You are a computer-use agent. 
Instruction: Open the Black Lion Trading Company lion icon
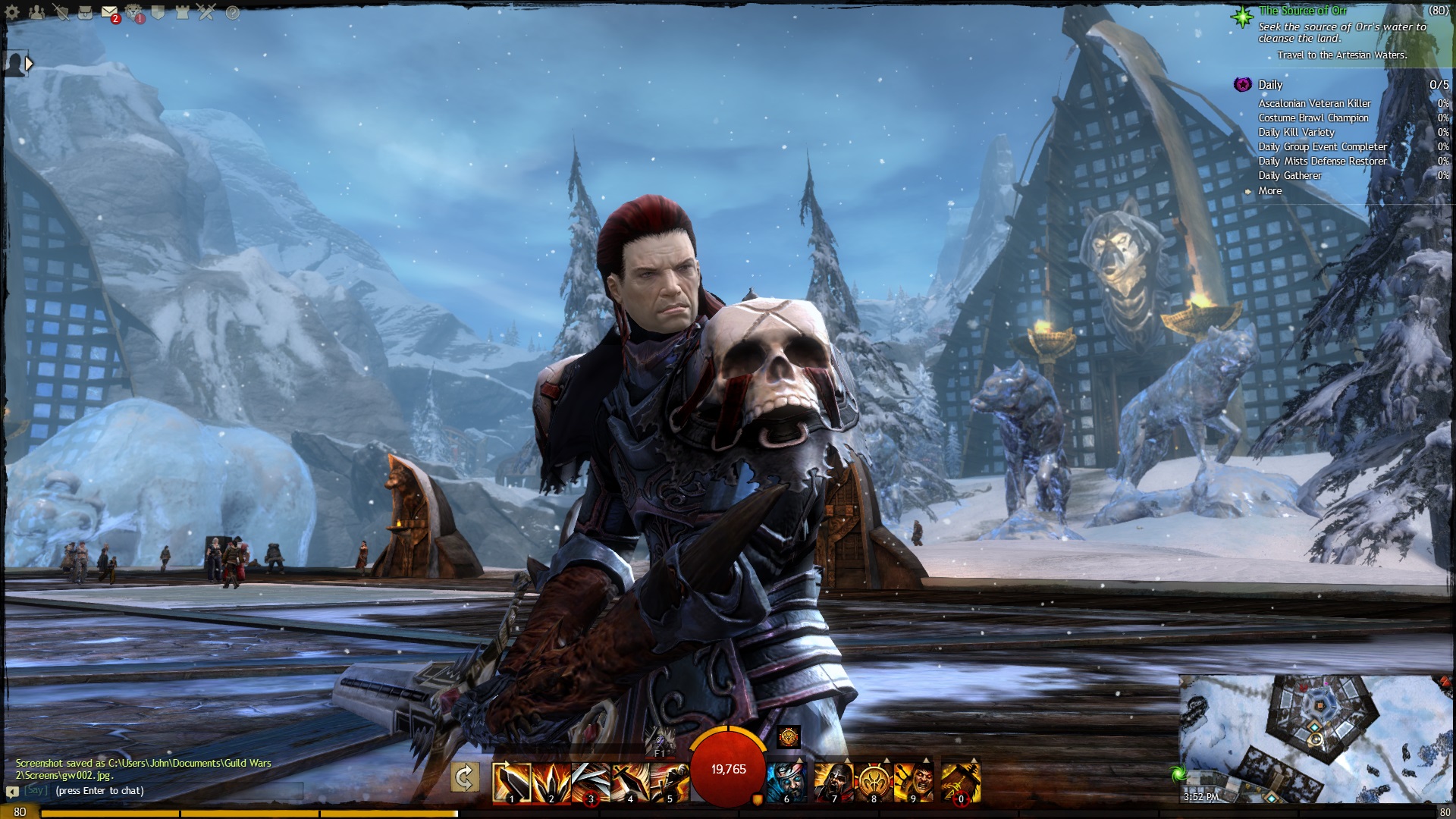(133, 12)
